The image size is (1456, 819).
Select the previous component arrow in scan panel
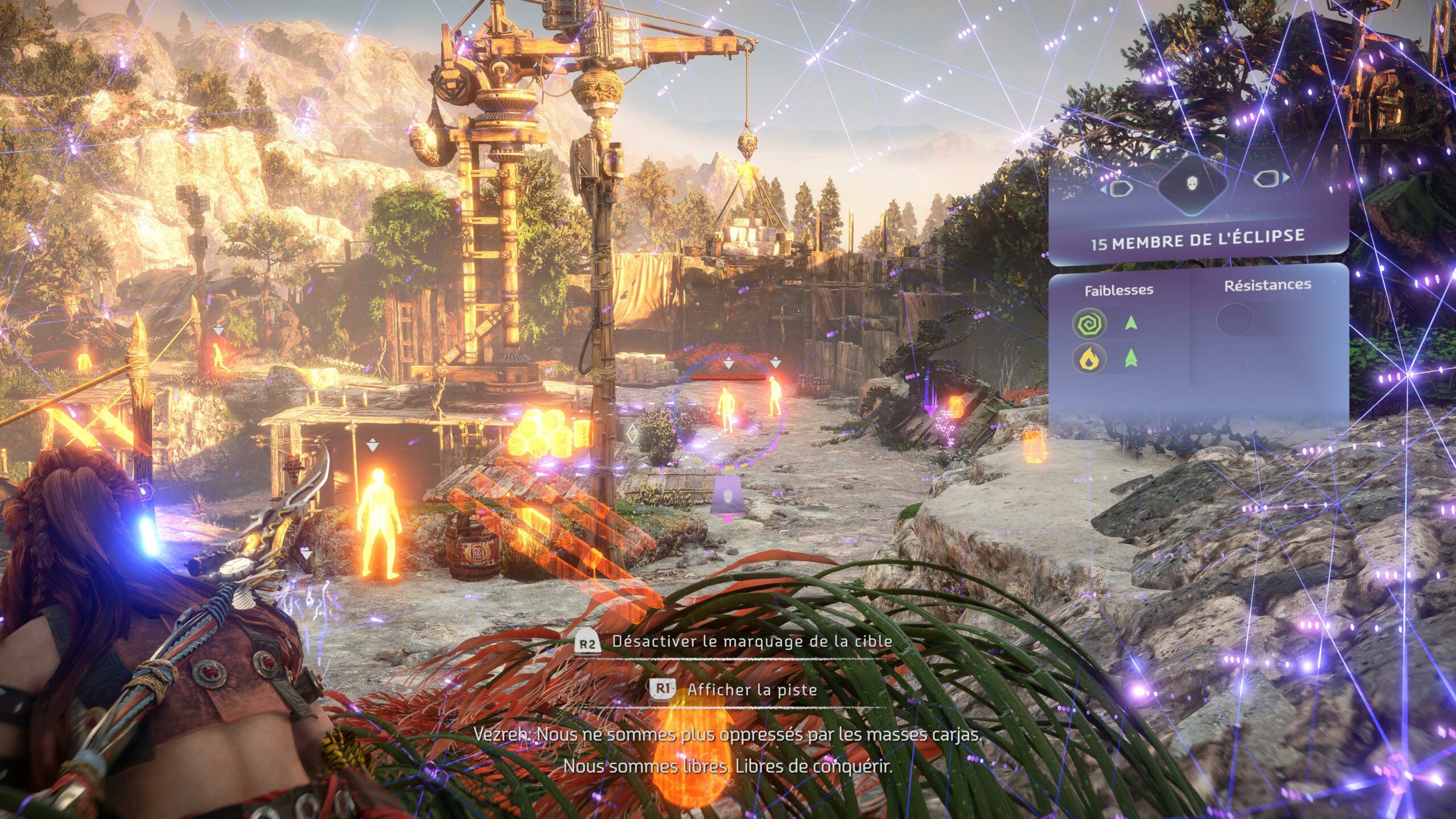tap(1118, 188)
